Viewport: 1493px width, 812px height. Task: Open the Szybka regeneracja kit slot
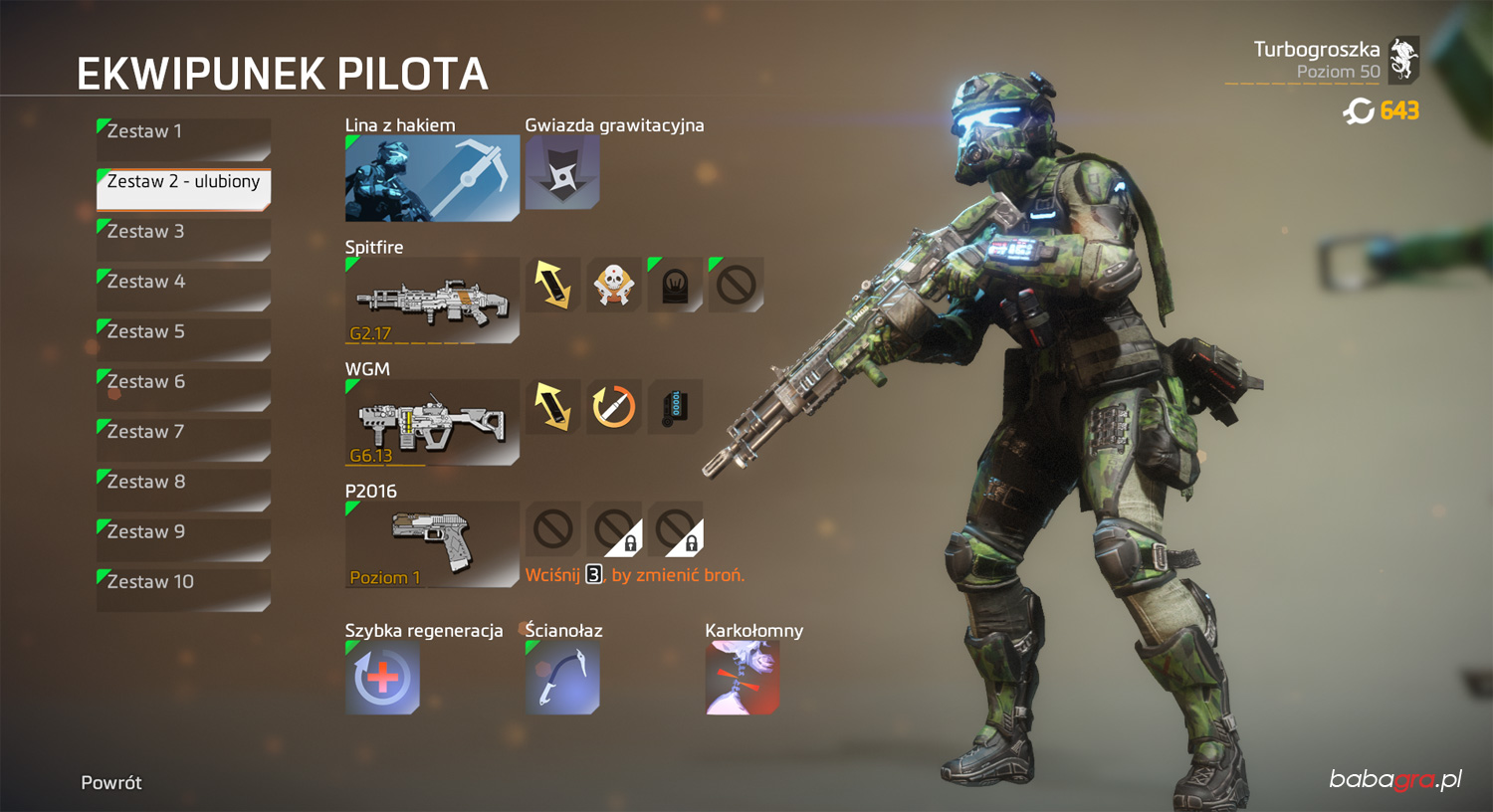[x=382, y=678]
